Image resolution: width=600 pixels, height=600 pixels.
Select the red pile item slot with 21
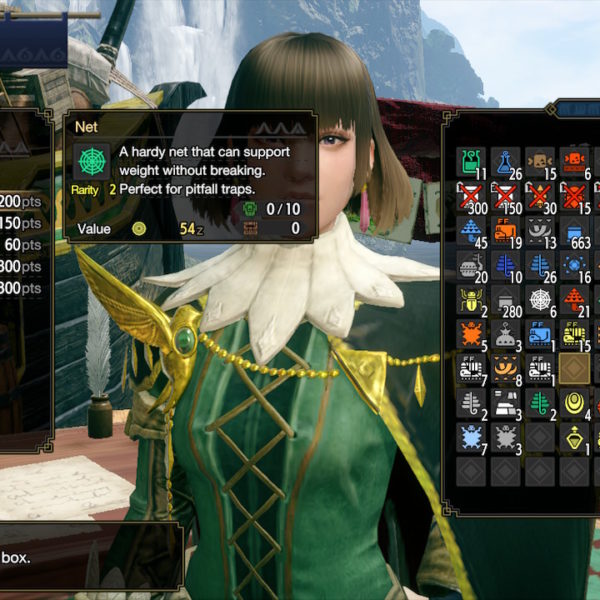574,299
